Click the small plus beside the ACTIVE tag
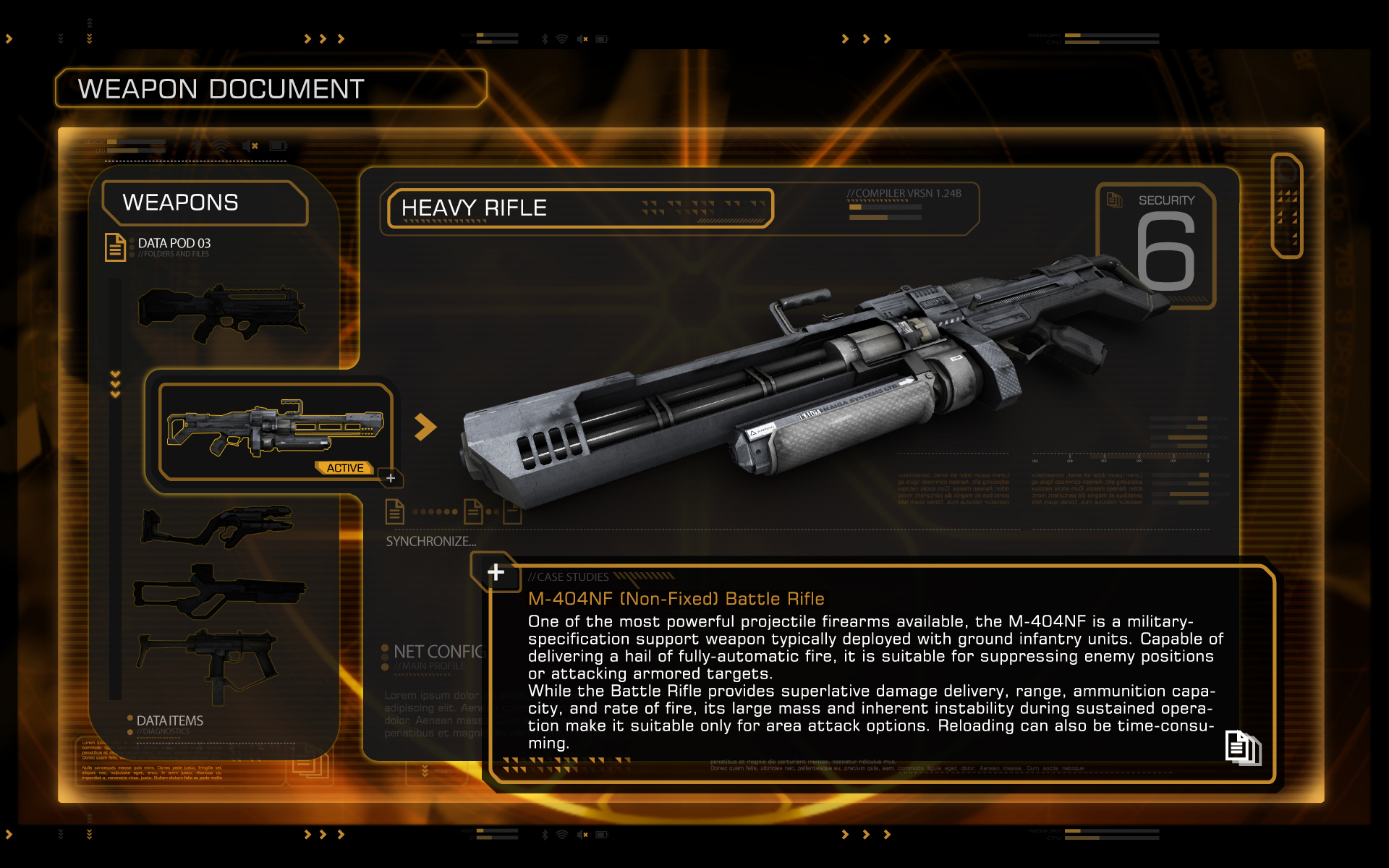Image resolution: width=1389 pixels, height=868 pixels. [391, 478]
